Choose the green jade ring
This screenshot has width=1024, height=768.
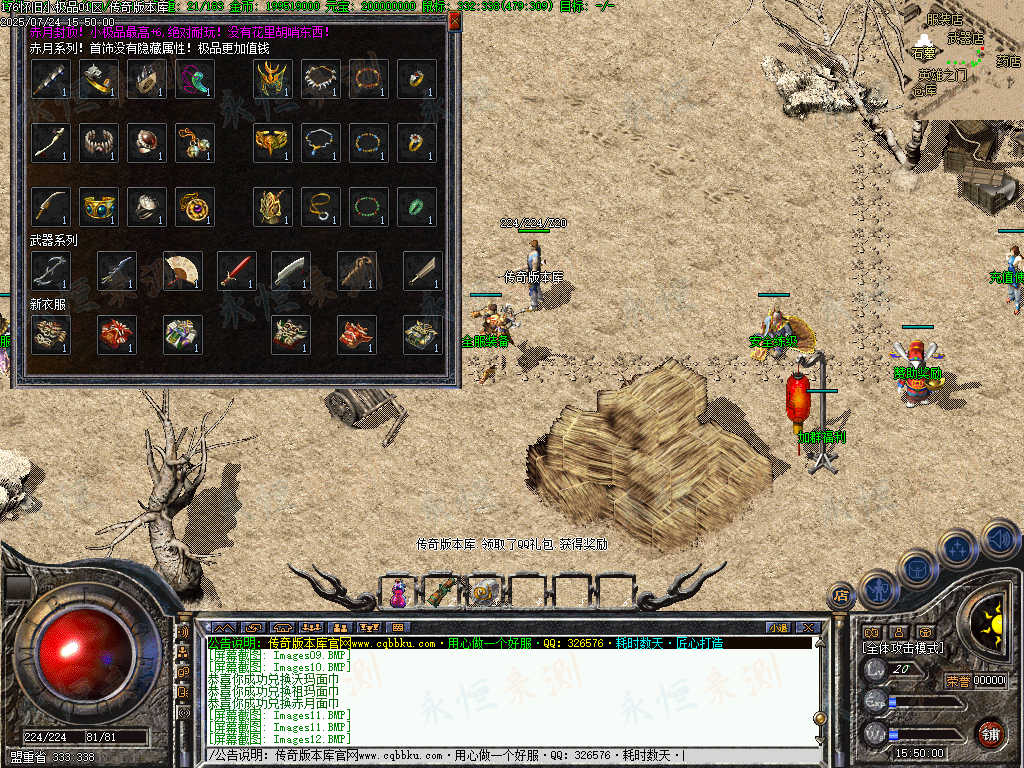pos(416,206)
